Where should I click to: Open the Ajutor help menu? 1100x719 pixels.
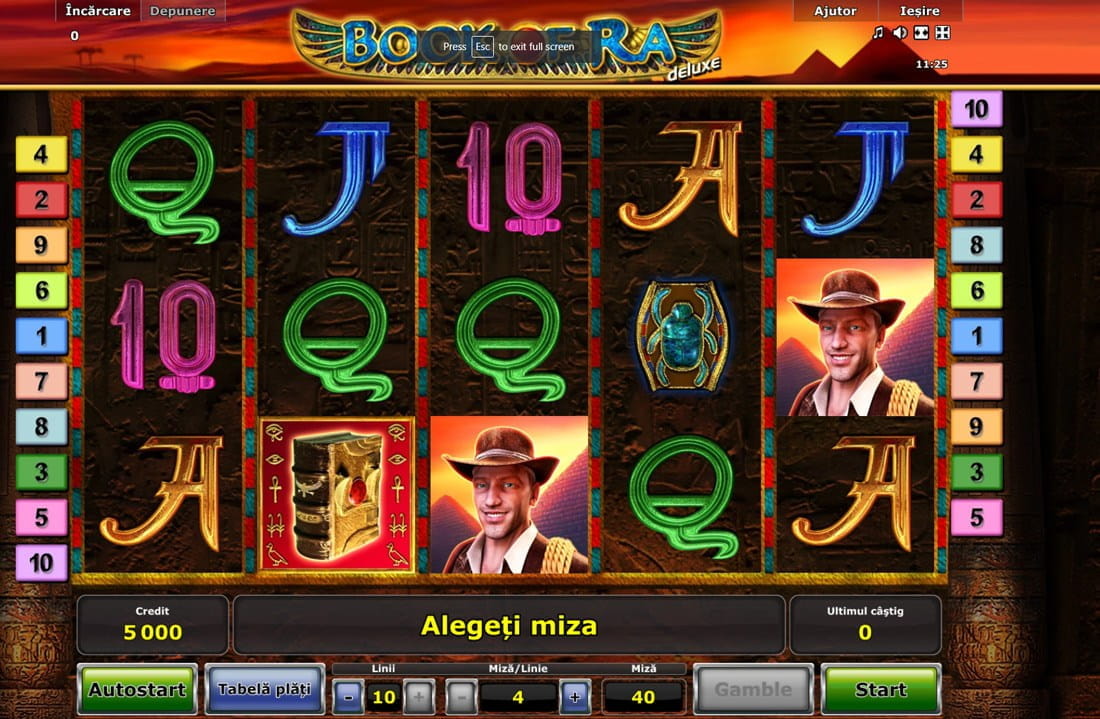[x=835, y=11]
